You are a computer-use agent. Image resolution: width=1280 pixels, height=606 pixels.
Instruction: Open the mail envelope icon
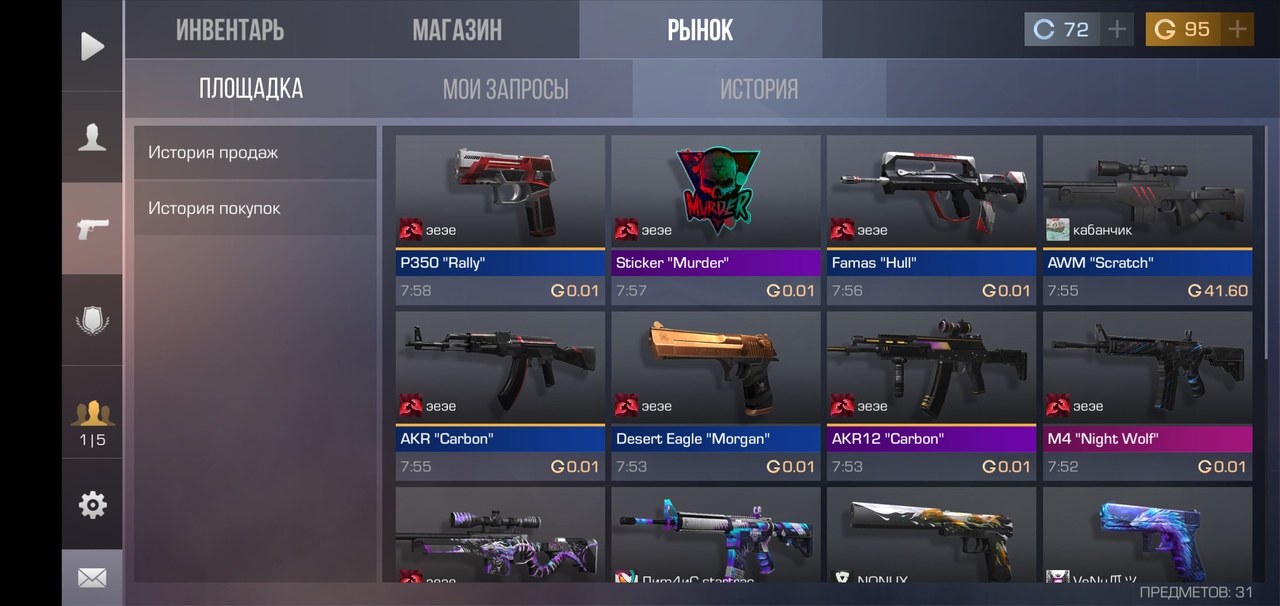[x=92, y=578]
